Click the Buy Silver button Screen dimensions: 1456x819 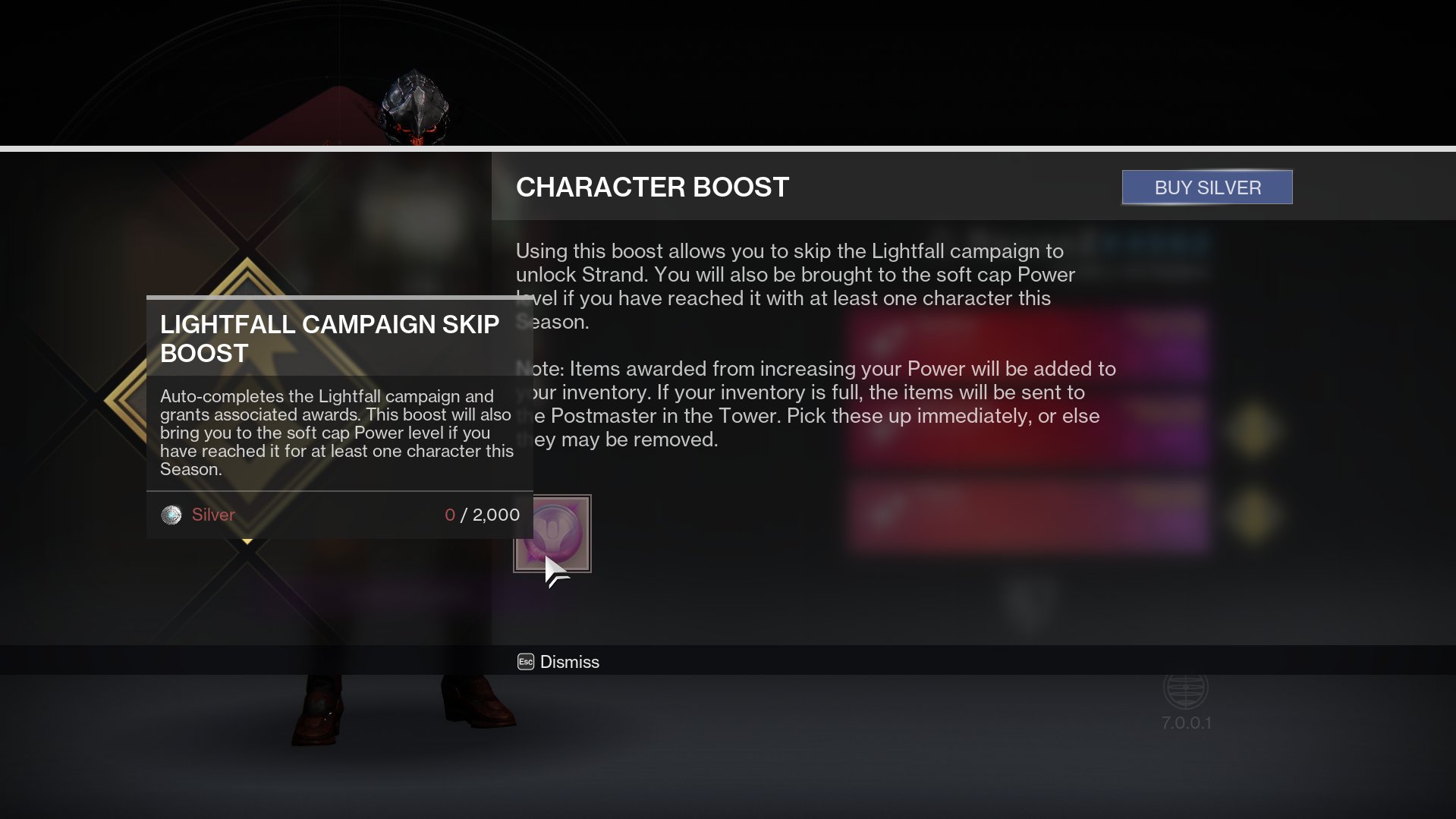tap(1206, 187)
